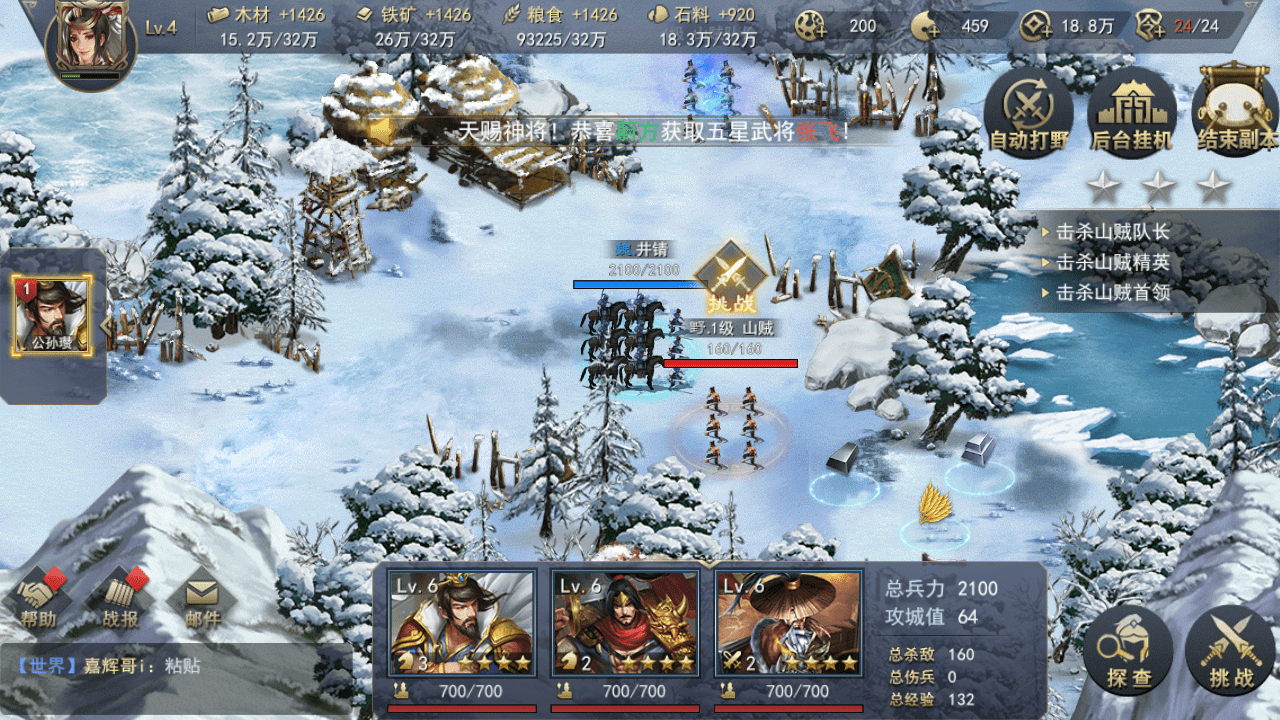
Task: Select the 公孙瓒 general portrait
Action: [52, 315]
